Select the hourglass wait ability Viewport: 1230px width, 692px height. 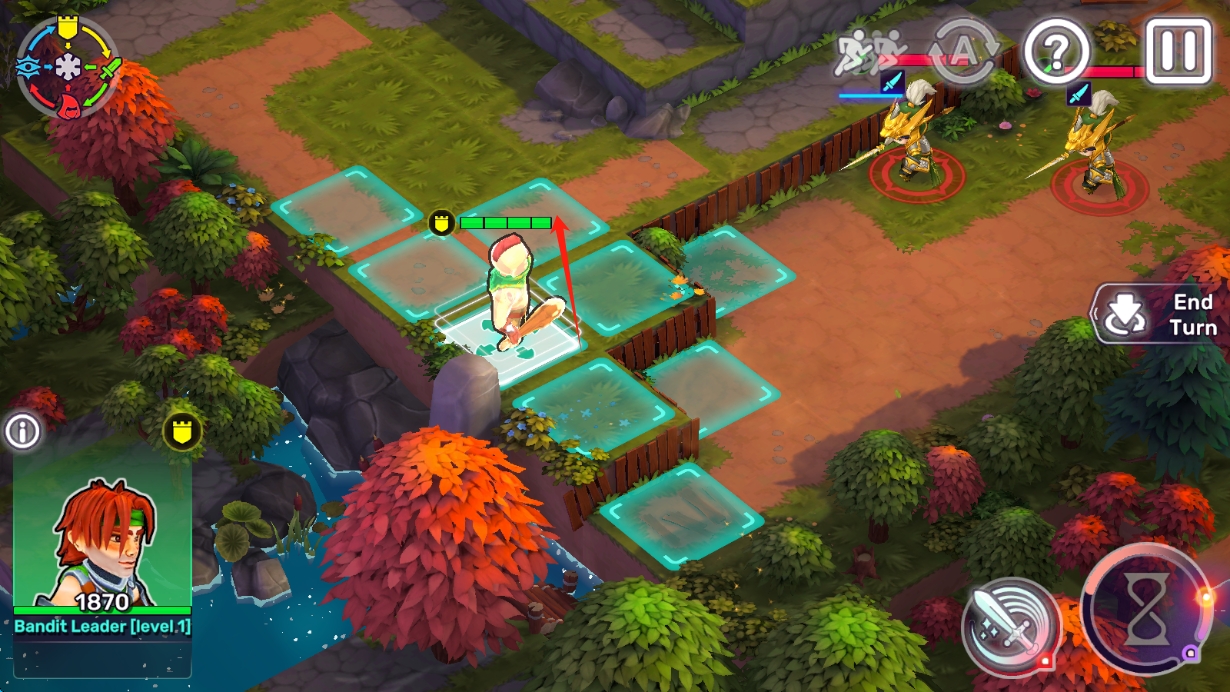(1146, 612)
